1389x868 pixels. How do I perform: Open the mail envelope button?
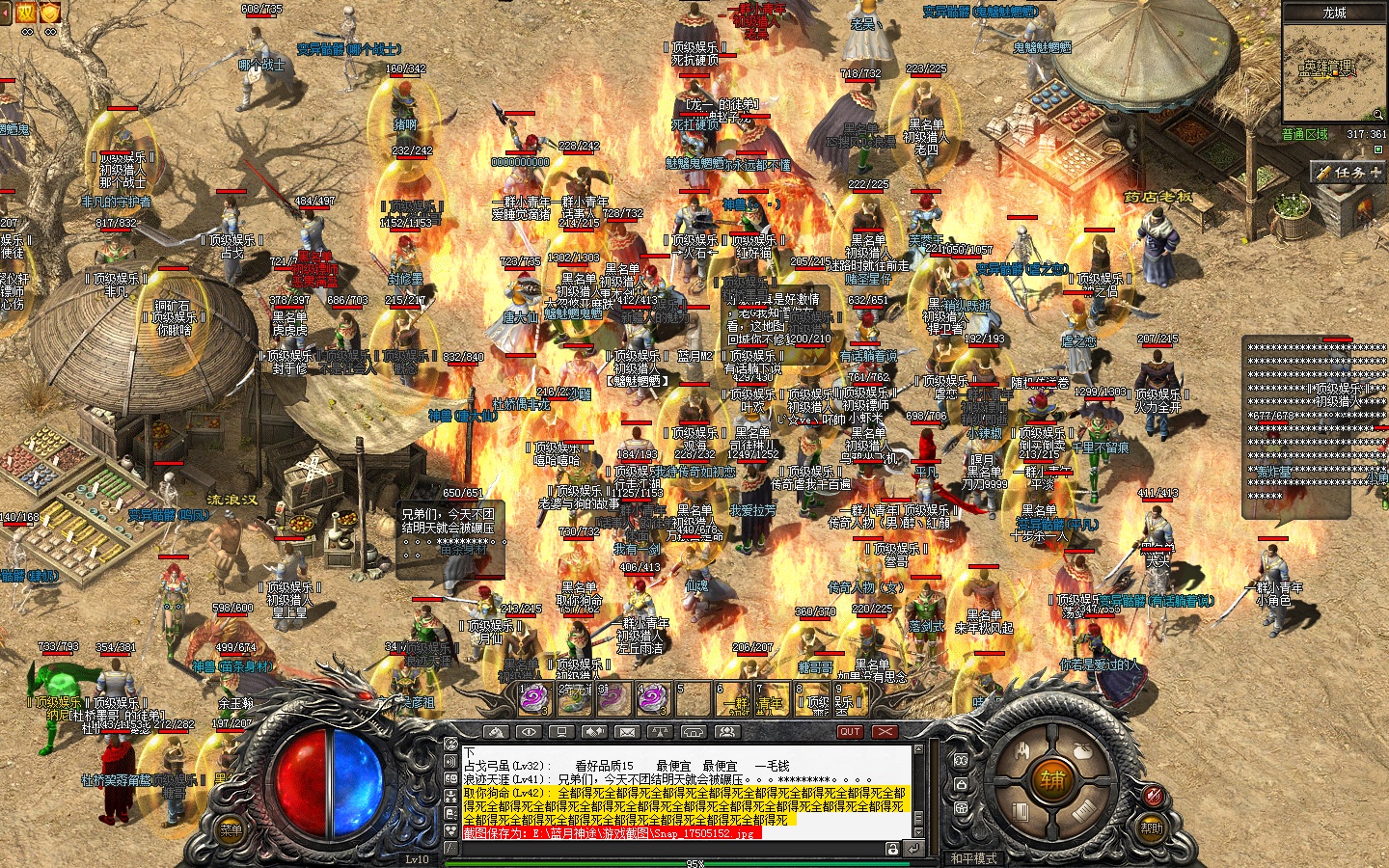click(627, 732)
